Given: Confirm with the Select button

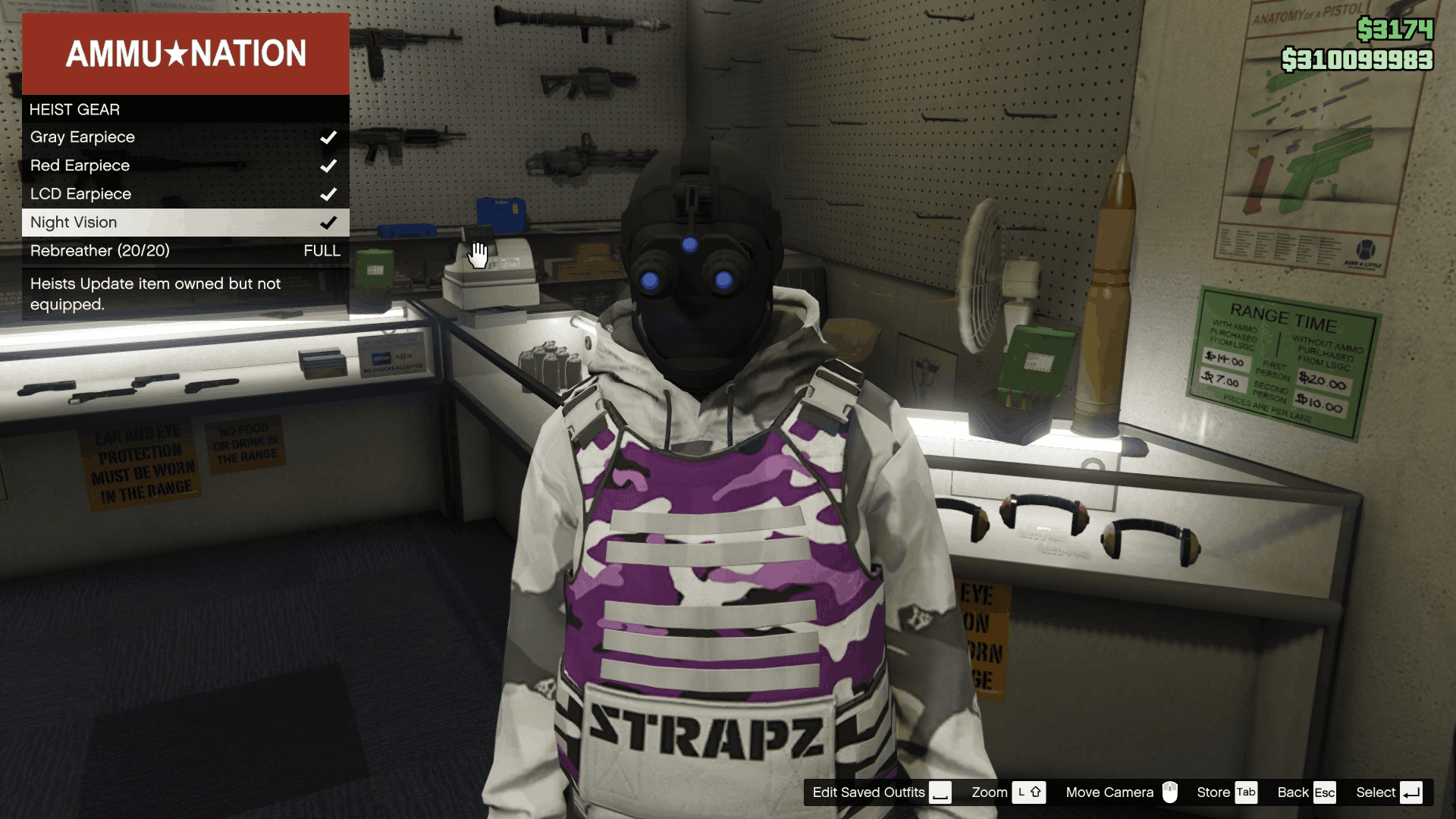Looking at the screenshot, I should 1389,792.
